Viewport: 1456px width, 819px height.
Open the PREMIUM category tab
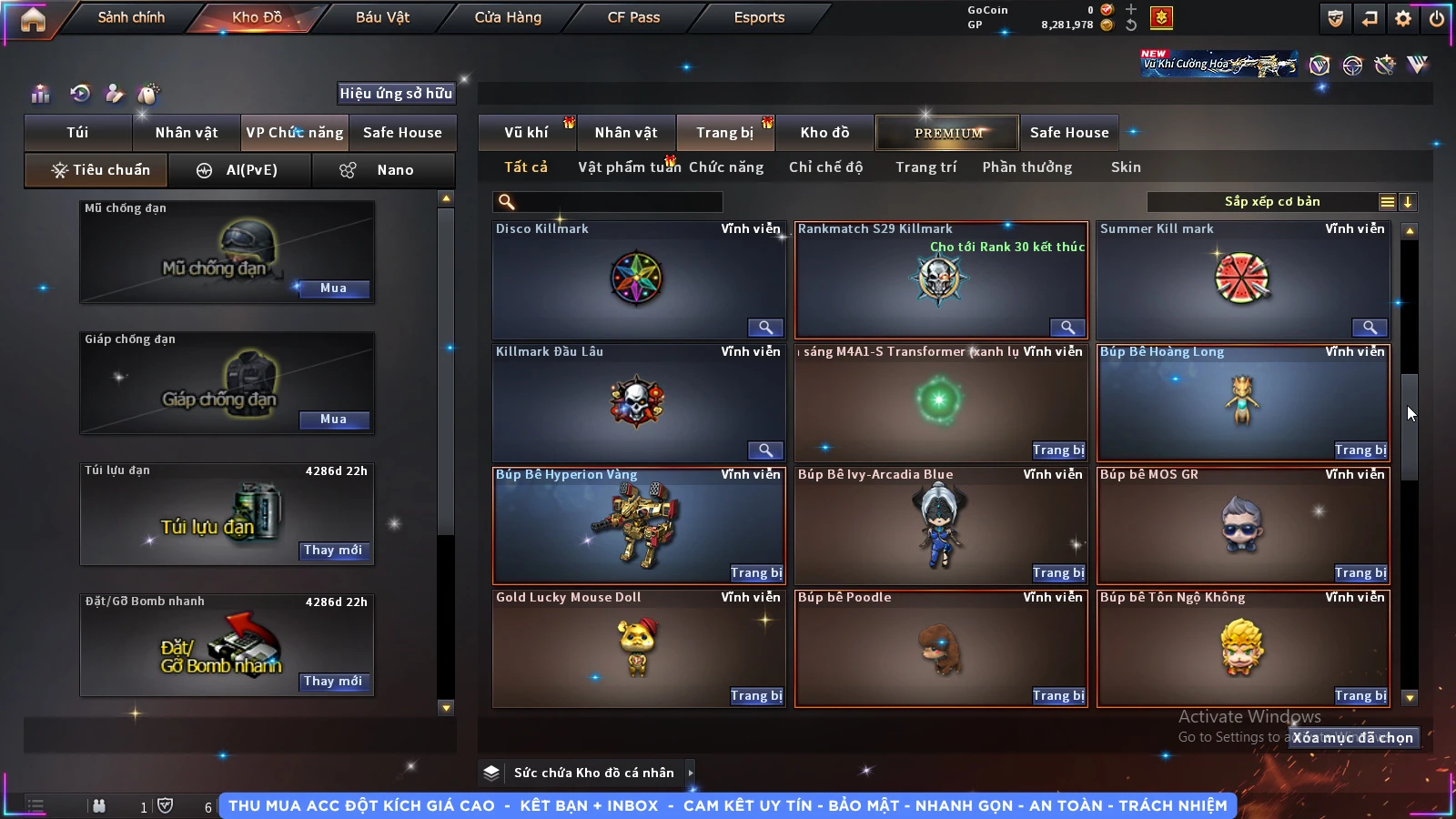[x=947, y=133]
